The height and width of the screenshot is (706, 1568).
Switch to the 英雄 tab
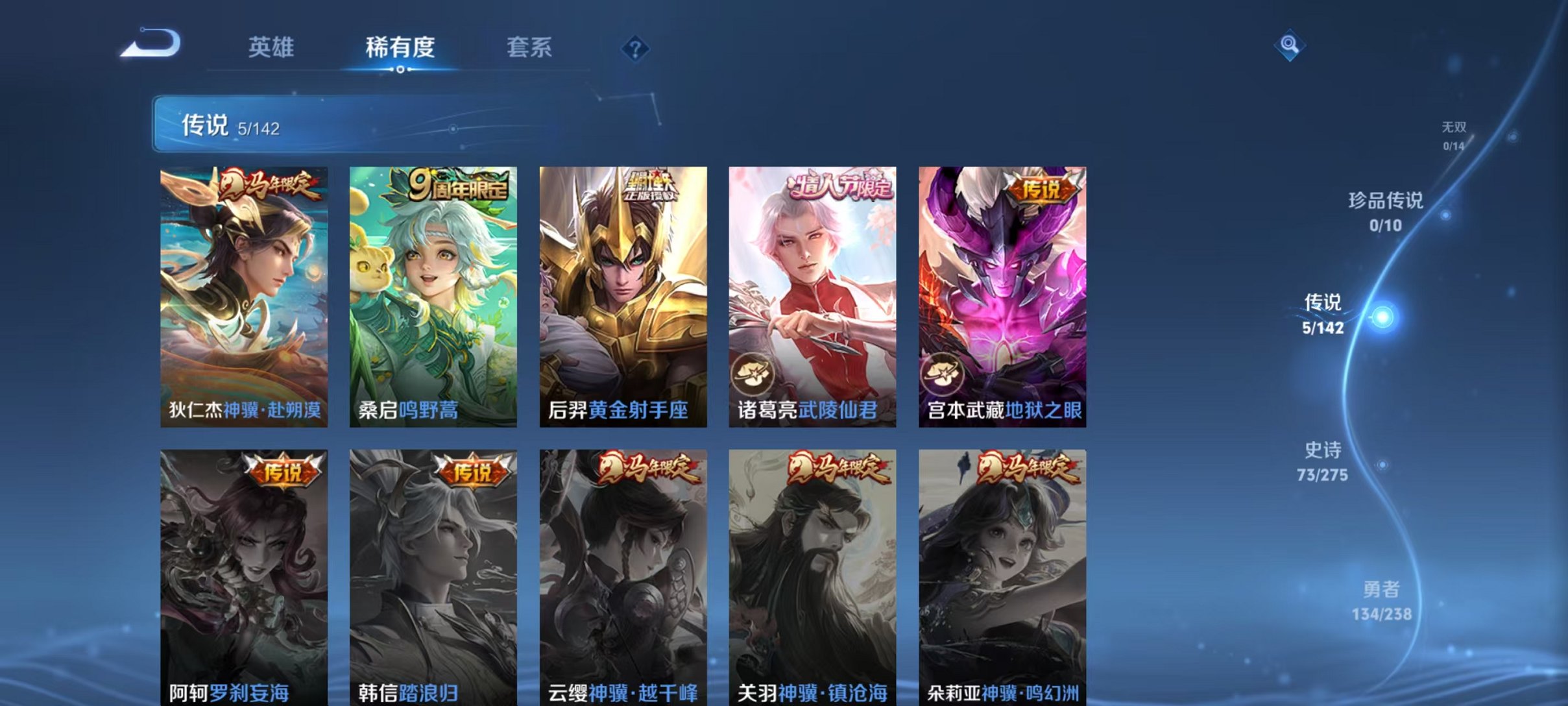[x=272, y=47]
